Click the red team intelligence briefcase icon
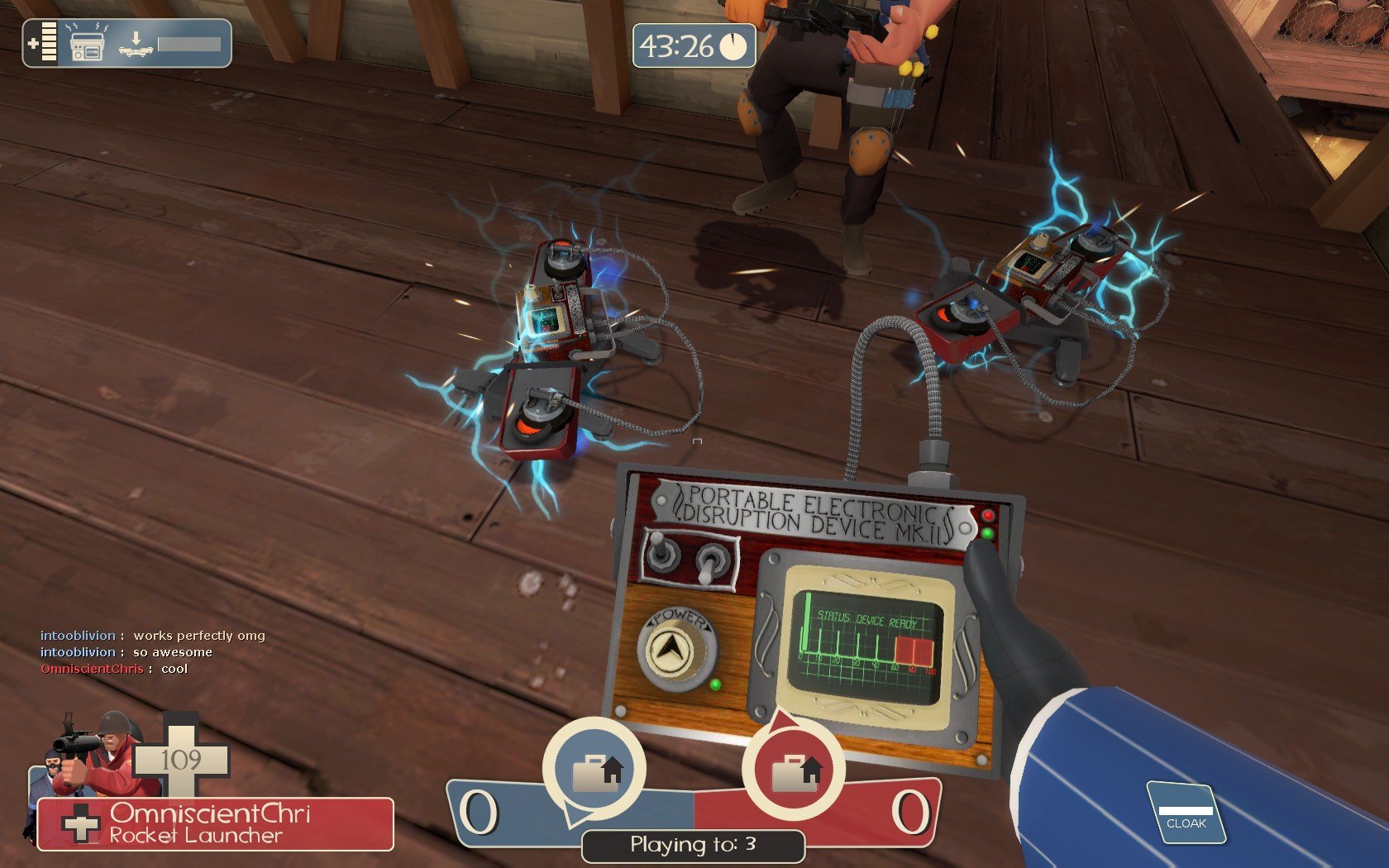 pos(794,771)
